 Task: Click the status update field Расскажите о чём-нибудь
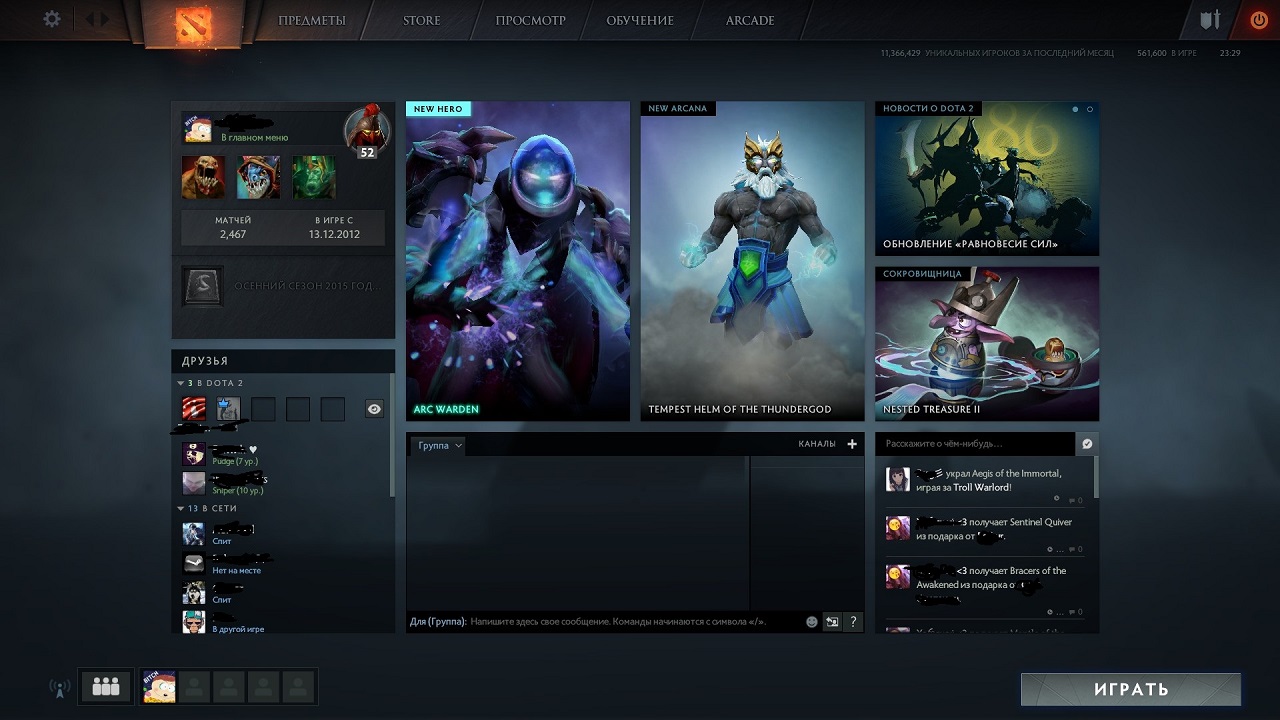click(975, 444)
